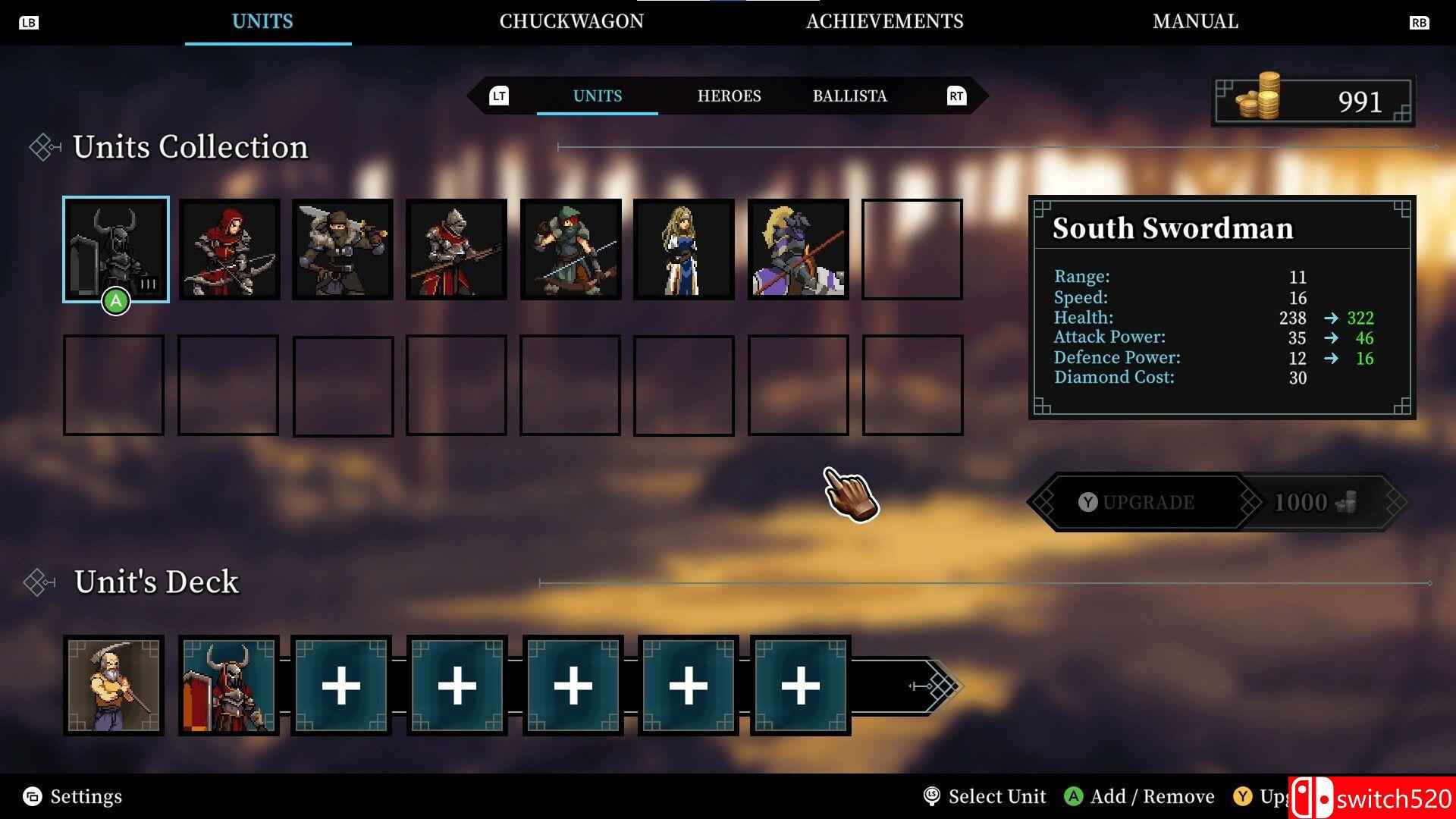Choose the blonde priestess unit
The image size is (1456, 819).
(x=684, y=249)
